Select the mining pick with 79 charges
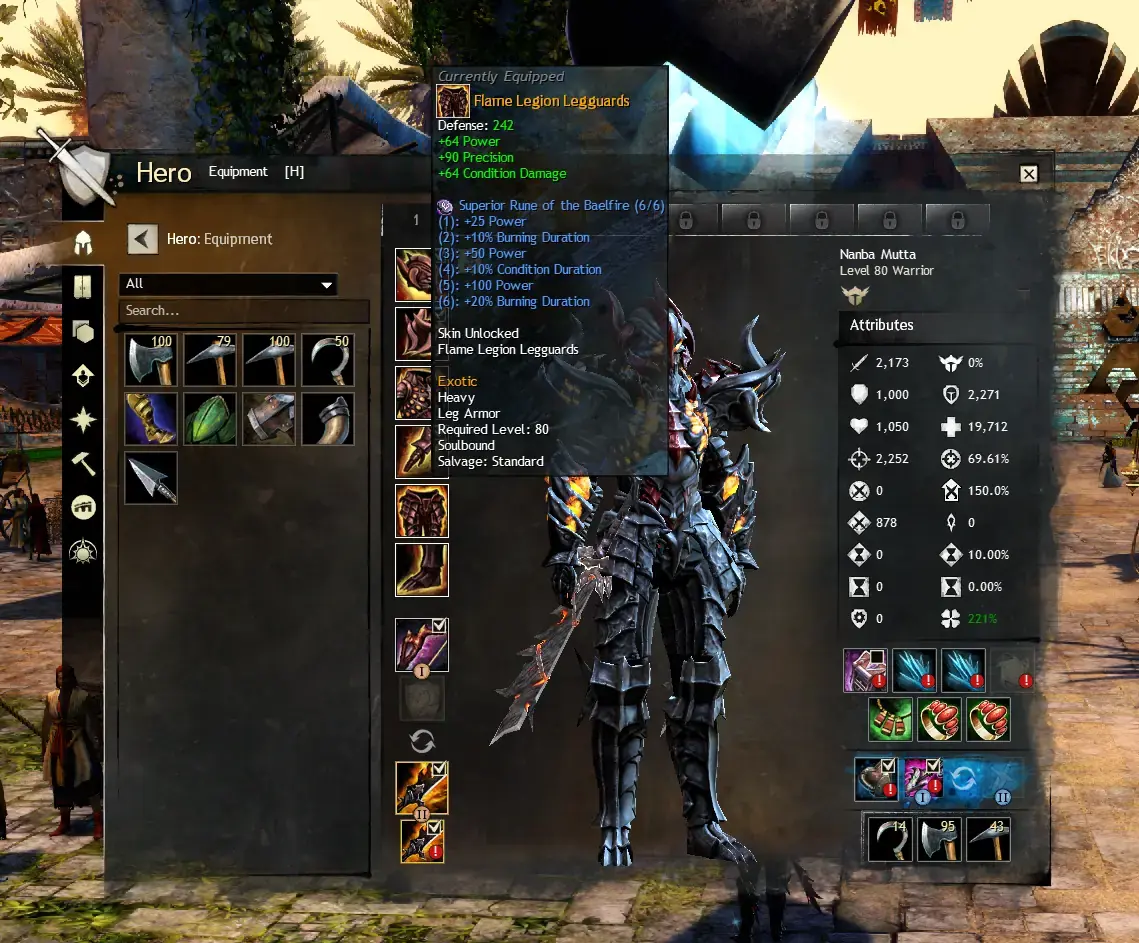 pyautogui.click(x=210, y=360)
